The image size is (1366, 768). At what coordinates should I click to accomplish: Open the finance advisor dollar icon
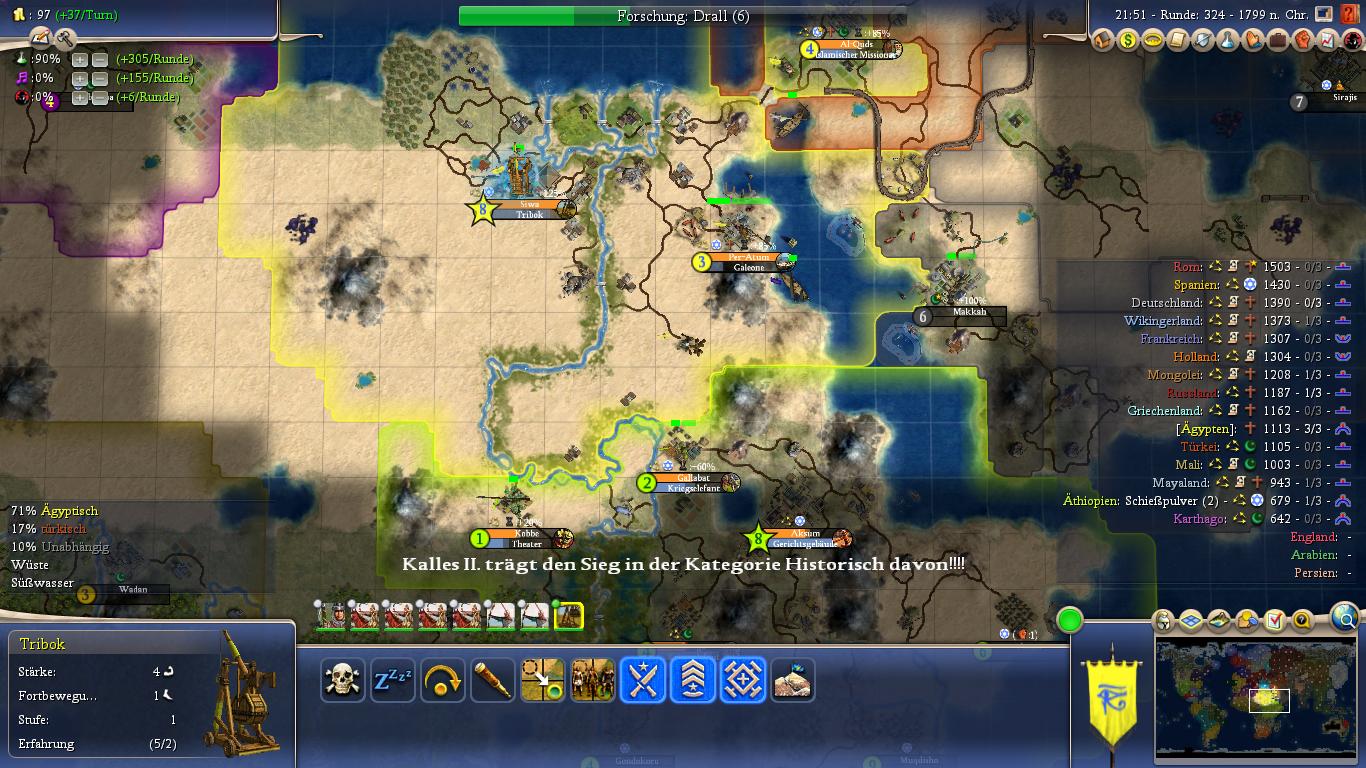pos(1127,41)
